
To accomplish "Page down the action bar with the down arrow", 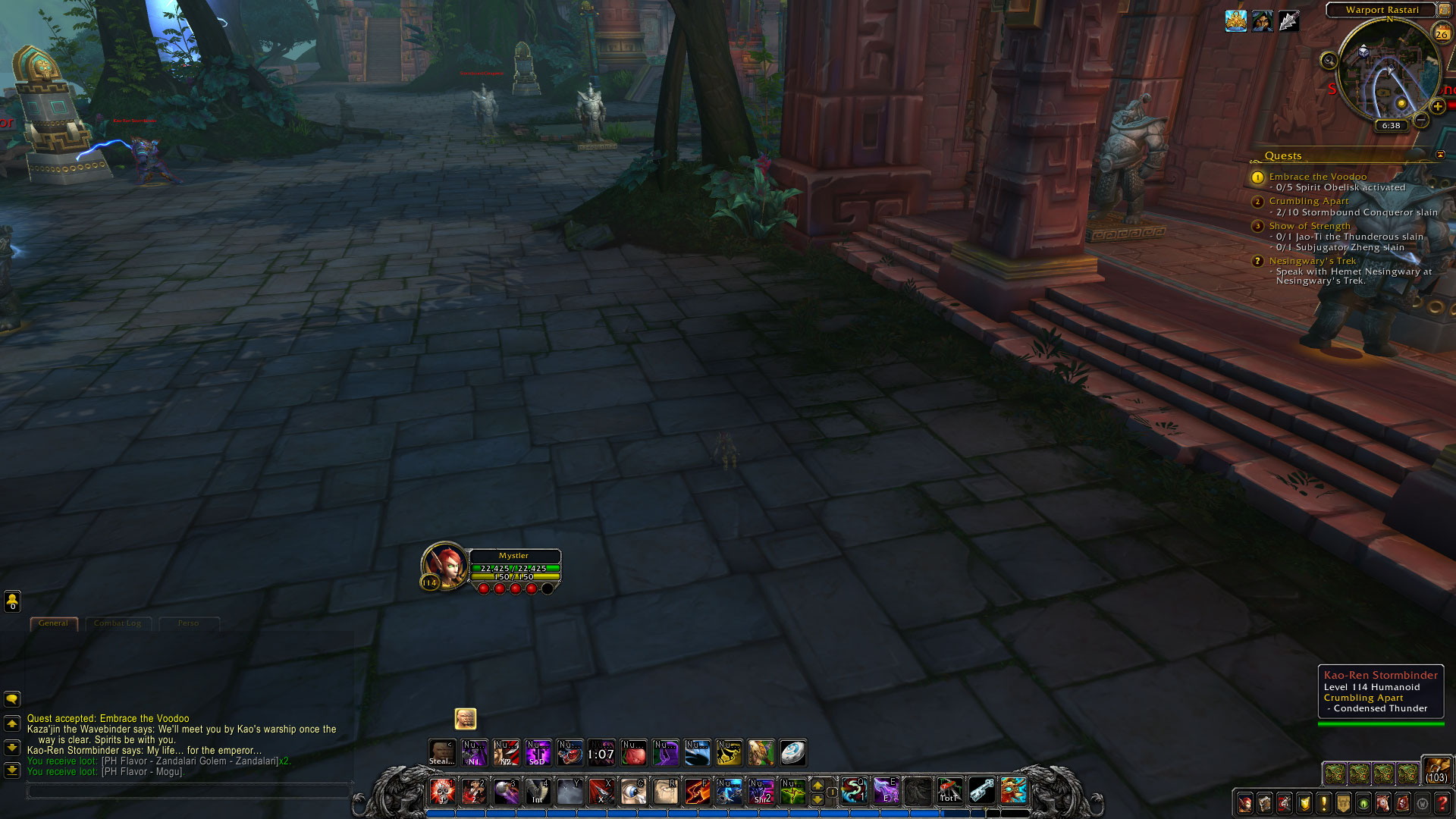I will tap(817, 799).
